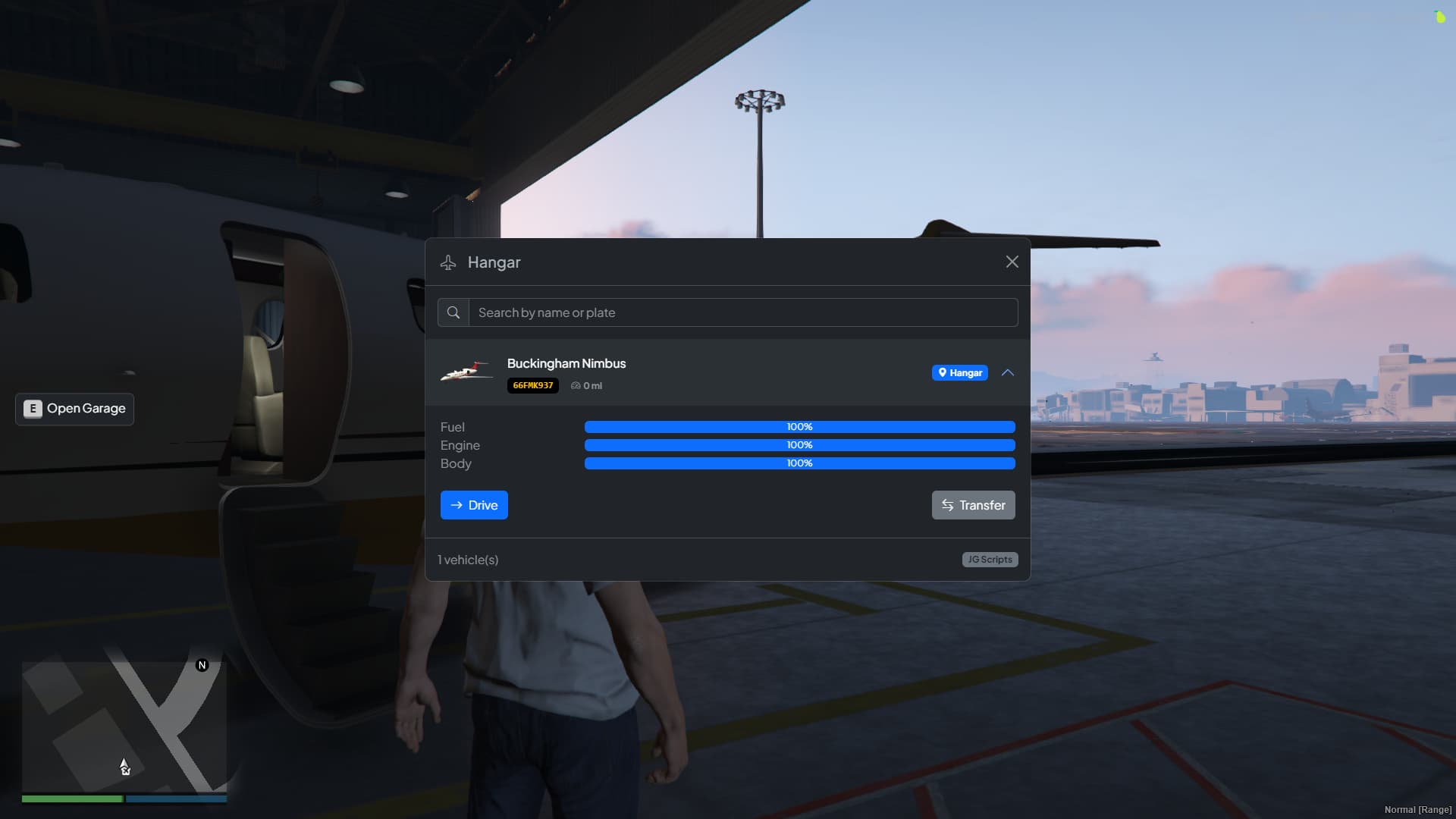Close the Hangar dialog with the X
The height and width of the screenshot is (819, 1456).
tap(1012, 262)
